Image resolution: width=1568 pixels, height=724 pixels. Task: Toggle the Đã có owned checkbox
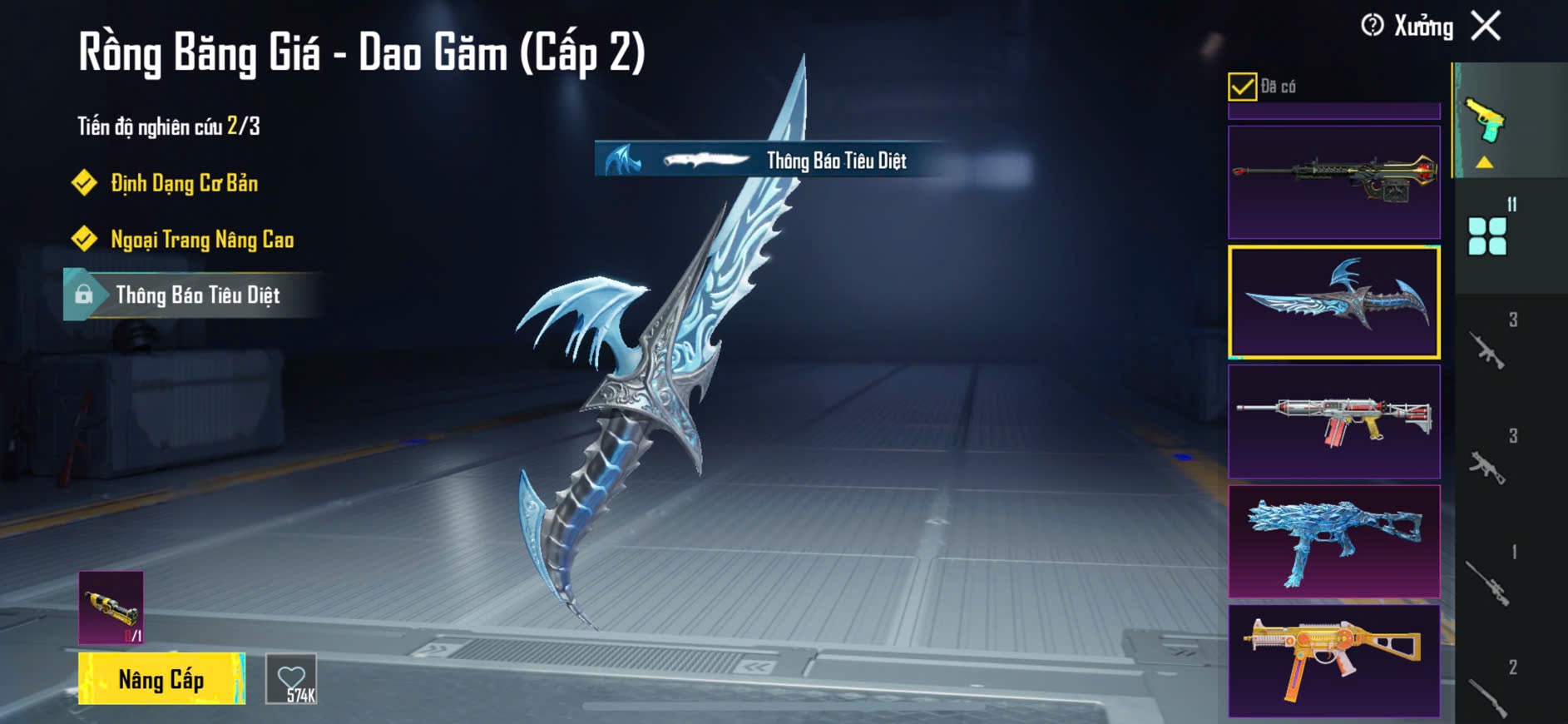(x=1242, y=87)
